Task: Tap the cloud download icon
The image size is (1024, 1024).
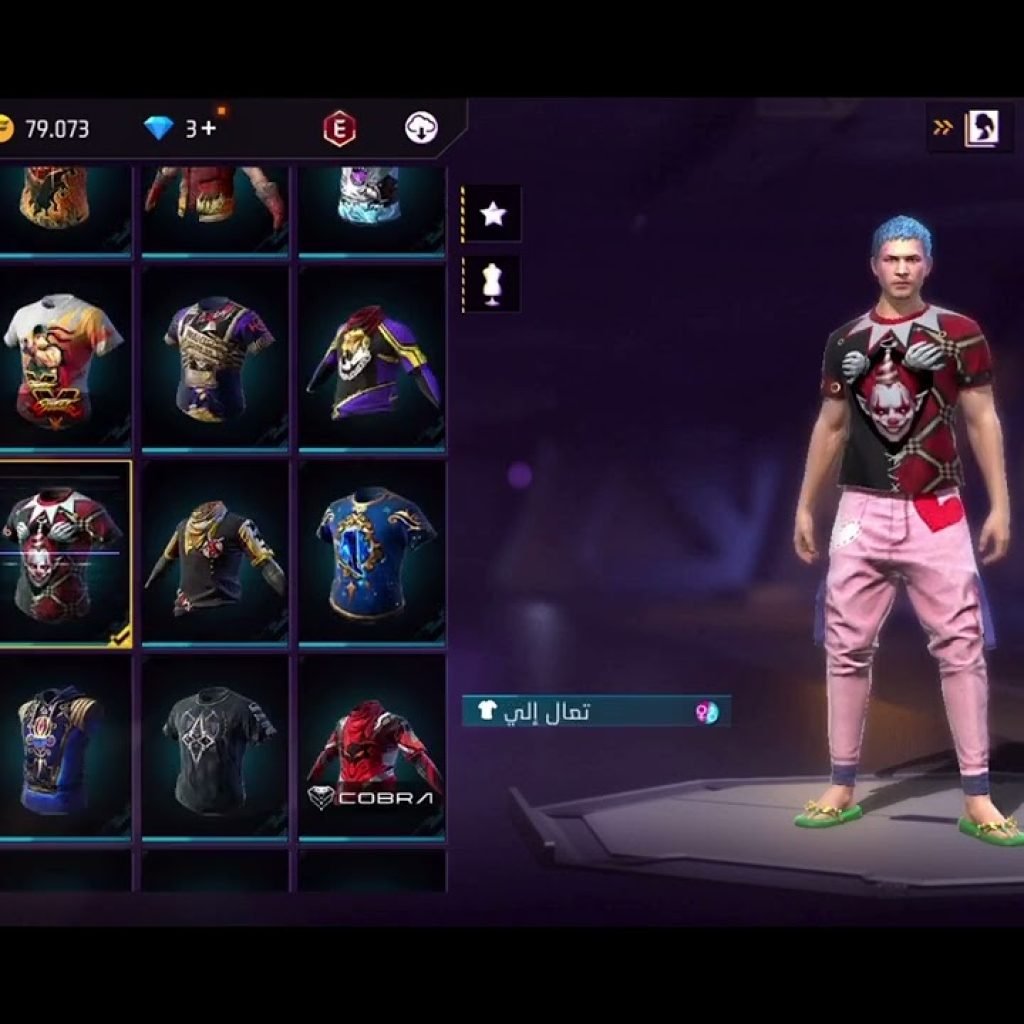Action: pyautogui.click(x=421, y=128)
